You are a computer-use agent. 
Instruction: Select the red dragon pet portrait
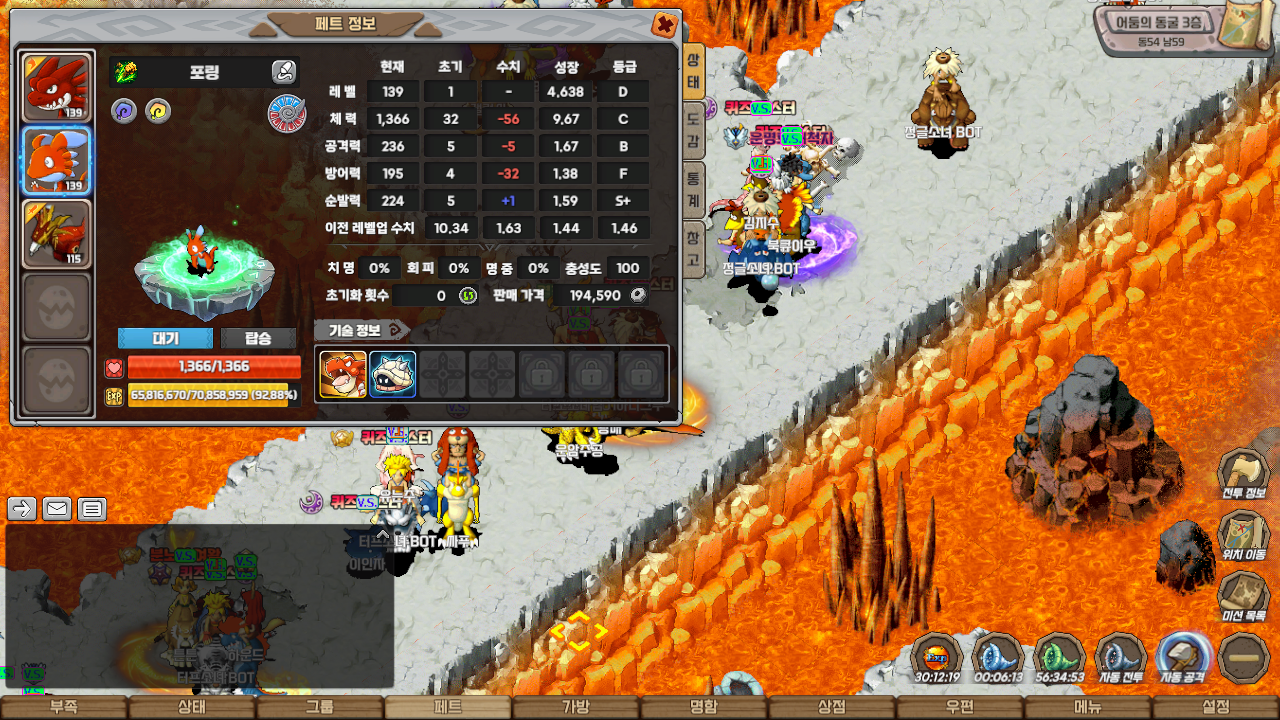[57, 87]
